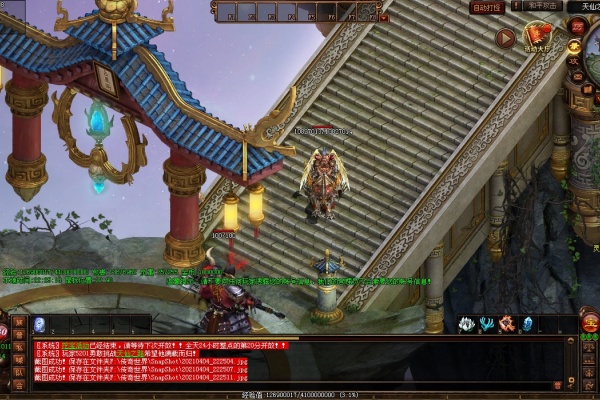The height and width of the screenshot is (400, 600).
Task: Select the white lotus item slot
Action: point(466,324)
